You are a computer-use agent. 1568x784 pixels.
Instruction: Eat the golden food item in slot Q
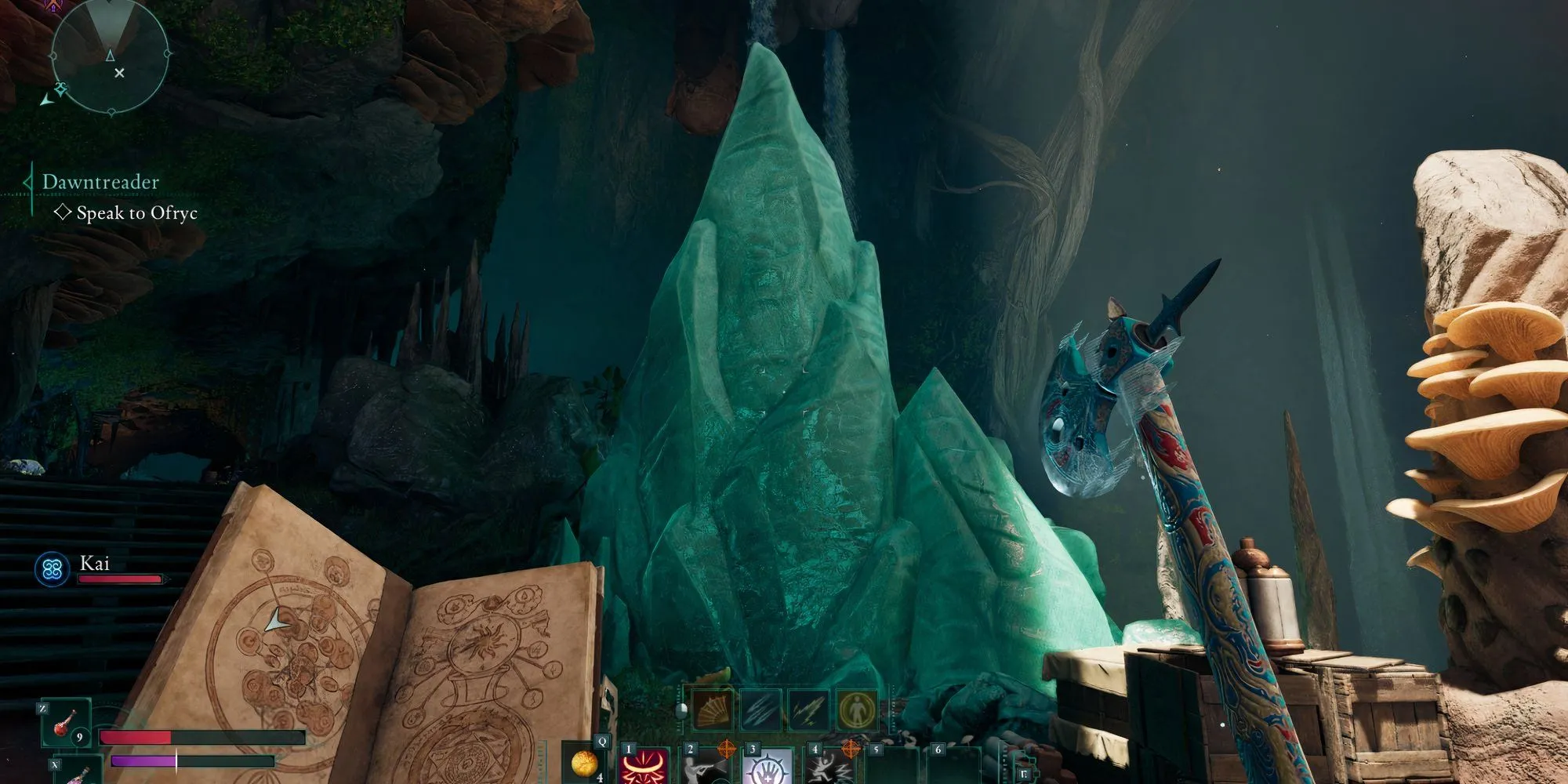tap(584, 763)
